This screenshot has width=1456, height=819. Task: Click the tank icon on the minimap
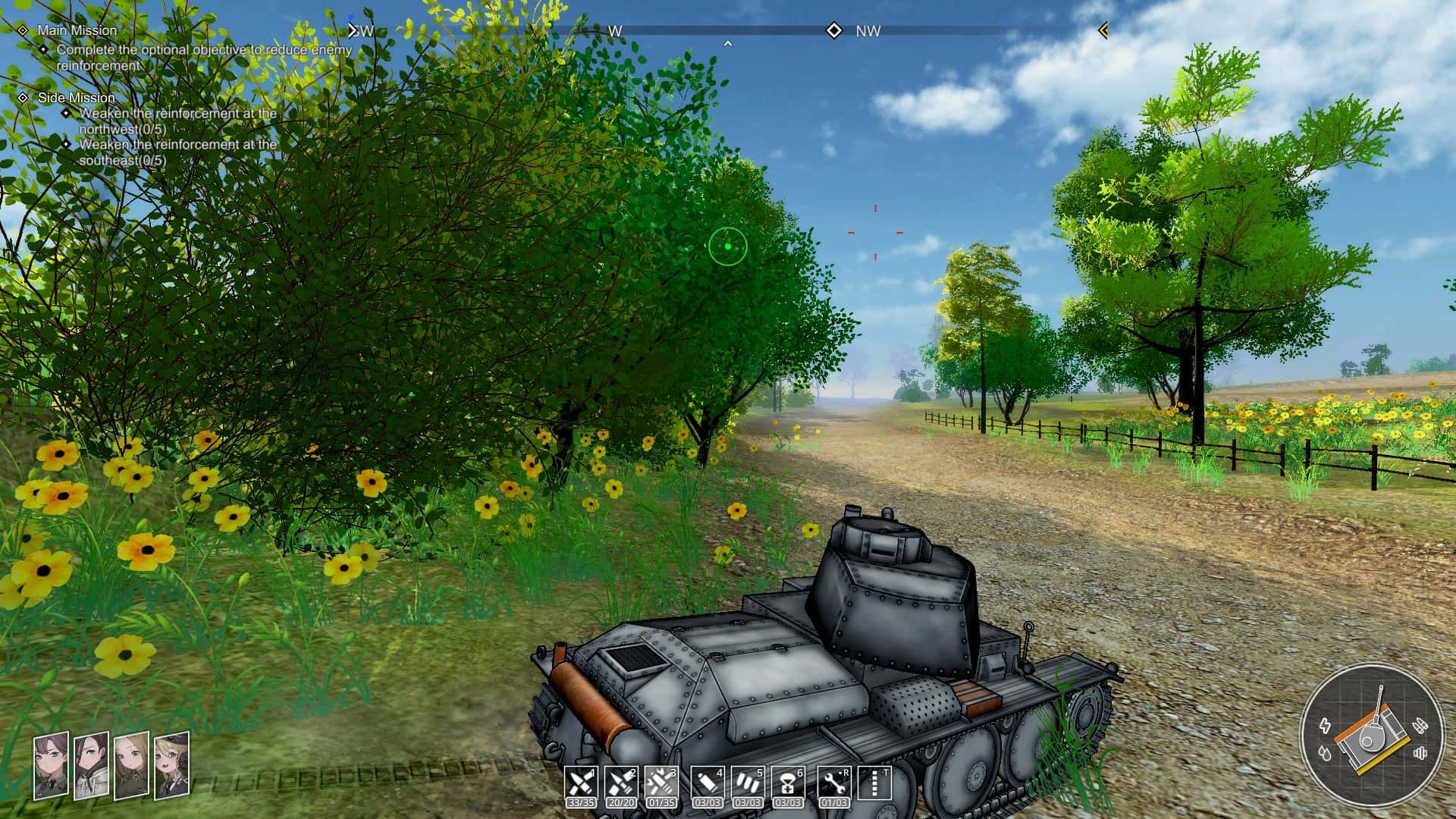click(x=1374, y=739)
